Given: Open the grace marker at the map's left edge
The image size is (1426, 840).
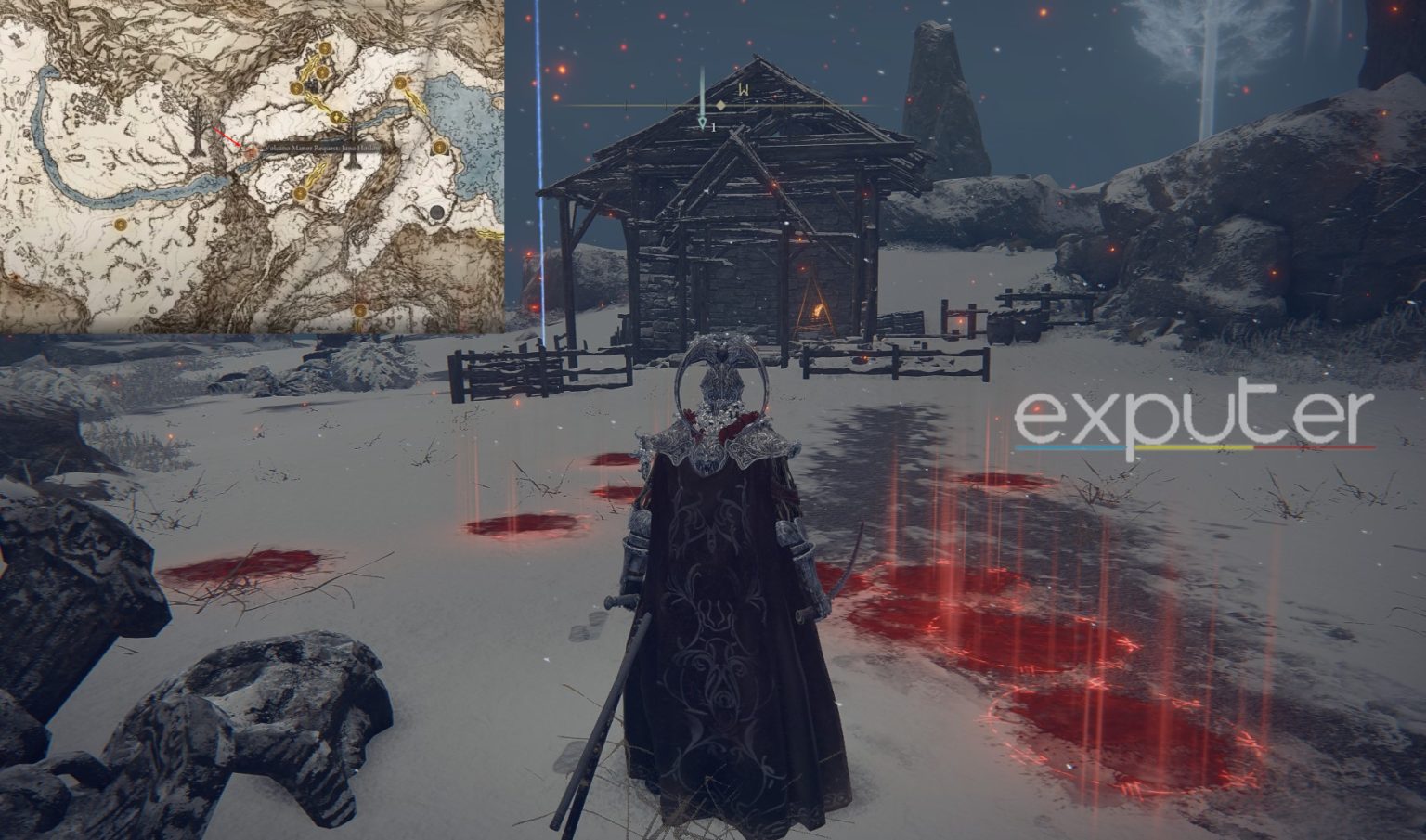Looking at the screenshot, I should click(x=122, y=225).
